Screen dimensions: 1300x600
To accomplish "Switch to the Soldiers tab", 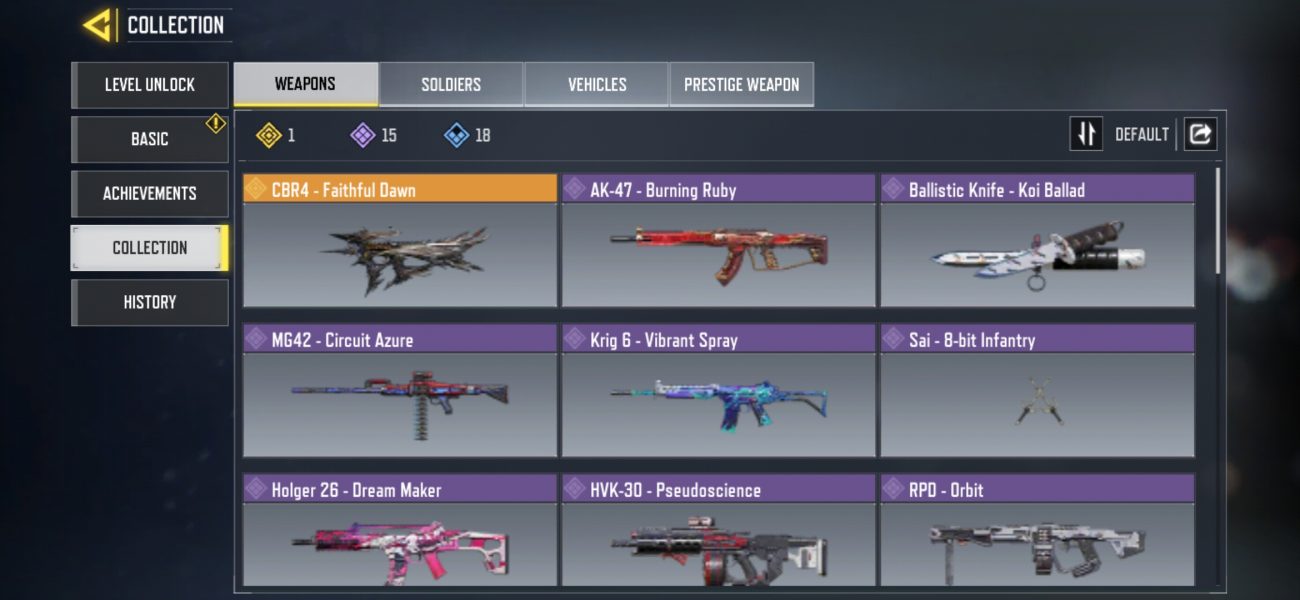I will coord(451,84).
